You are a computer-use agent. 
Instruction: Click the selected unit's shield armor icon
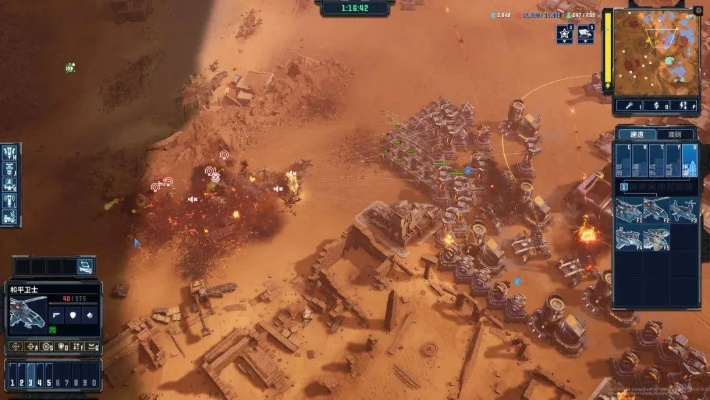(73, 316)
